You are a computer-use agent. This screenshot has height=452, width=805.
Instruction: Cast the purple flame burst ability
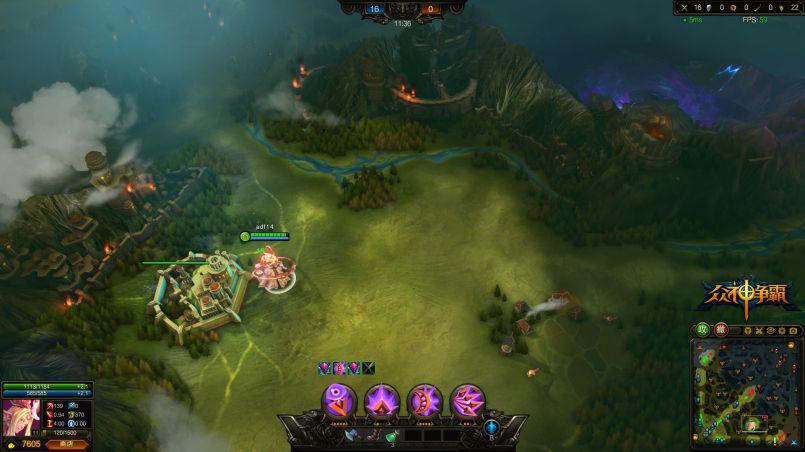click(x=382, y=400)
